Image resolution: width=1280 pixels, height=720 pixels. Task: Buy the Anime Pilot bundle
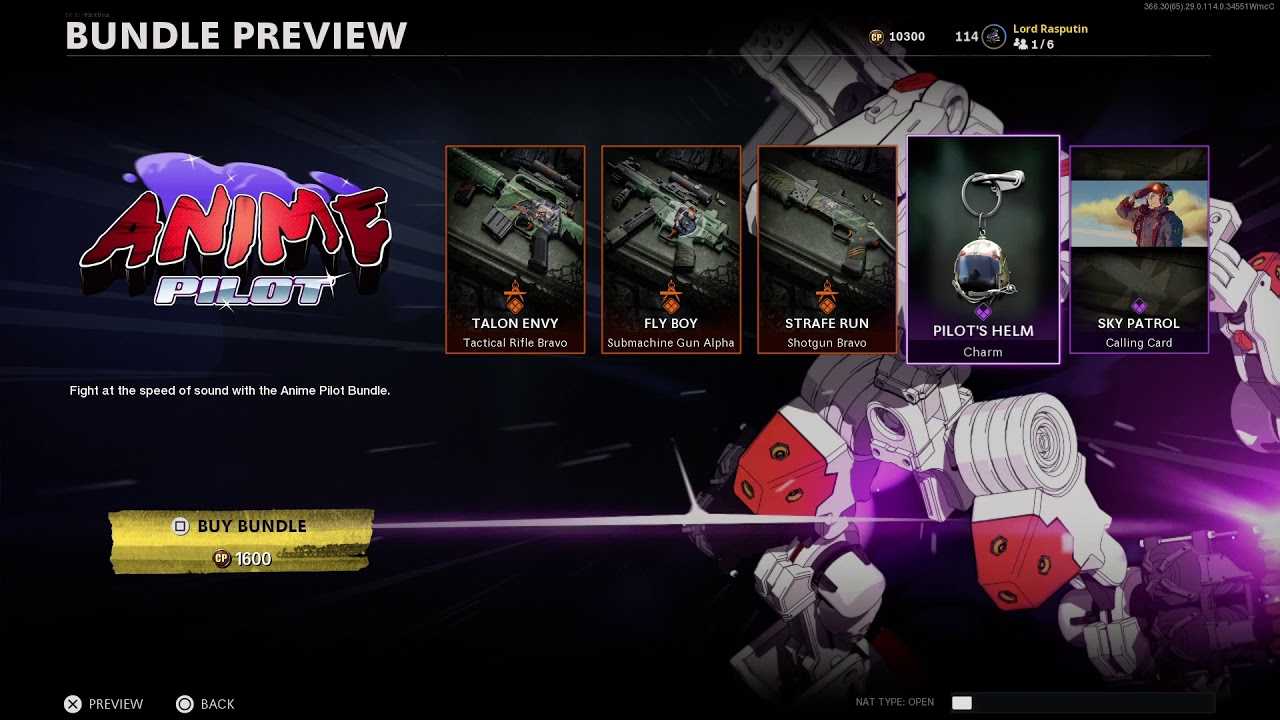click(241, 541)
